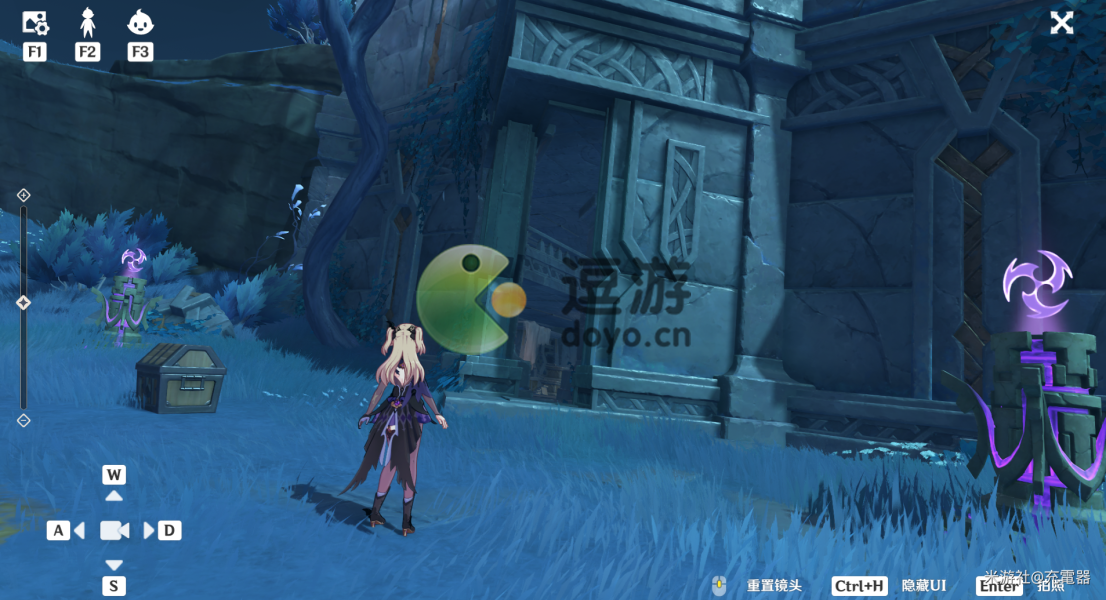Click the top end of zoom slider
Screen dimensions: 1106x600
pyautogui.click(x=24, y=195)
